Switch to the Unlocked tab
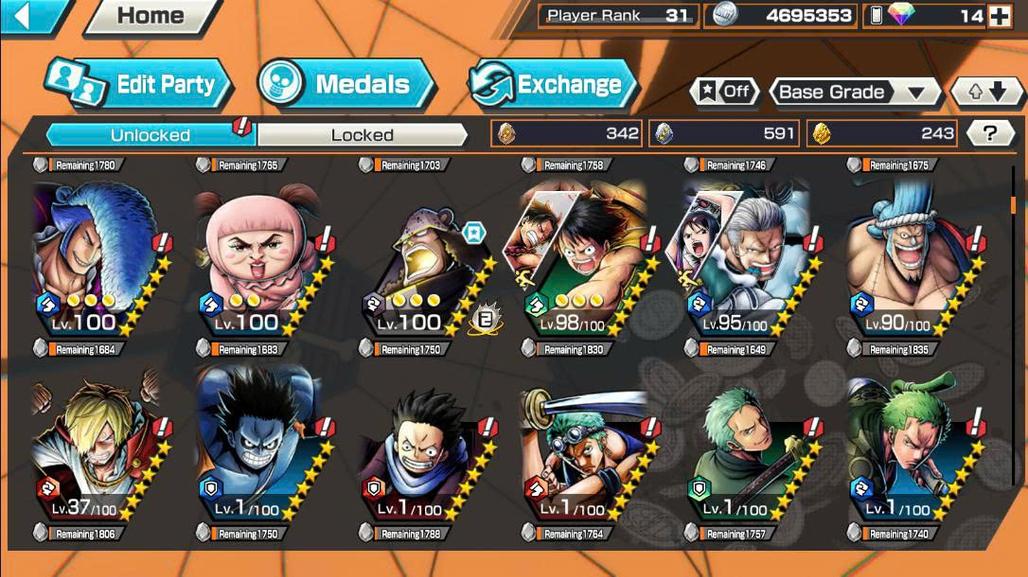The image size is (1028, 577). pyautogui.click(x=150, y=134)
